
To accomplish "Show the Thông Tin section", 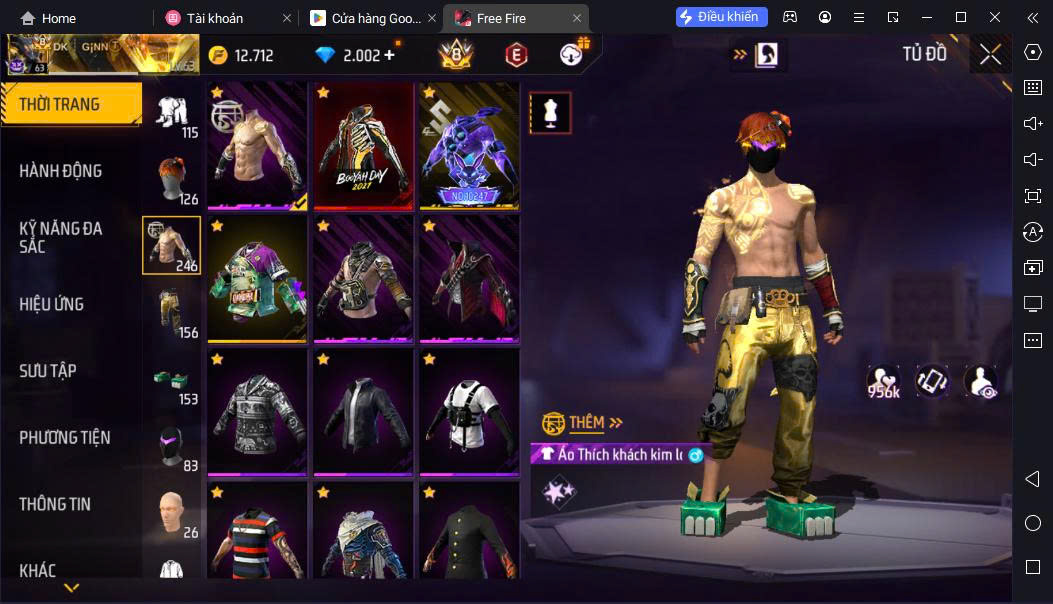I will tap(55, 504).
